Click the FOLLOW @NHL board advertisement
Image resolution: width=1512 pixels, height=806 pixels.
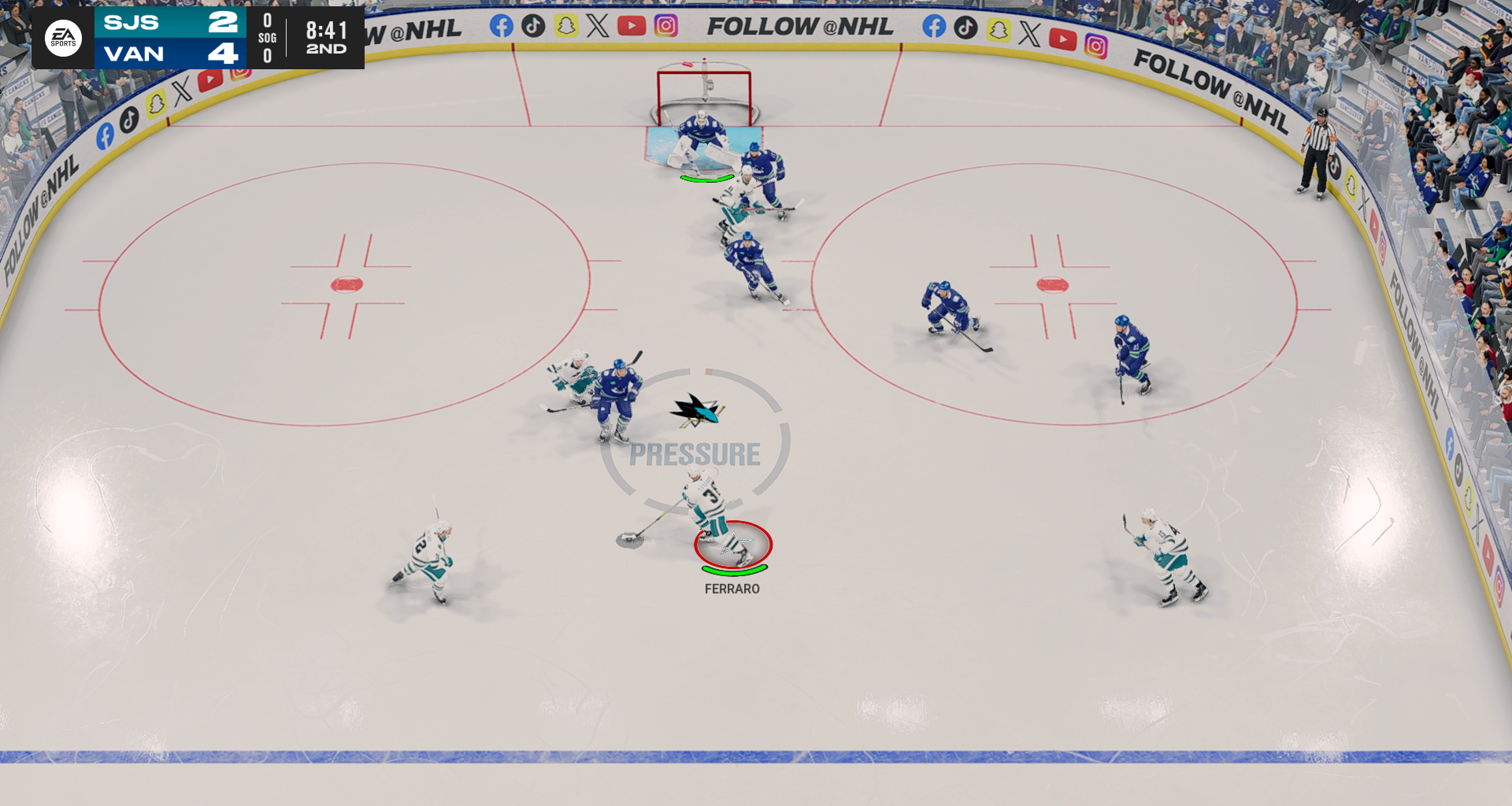[802, 27]
